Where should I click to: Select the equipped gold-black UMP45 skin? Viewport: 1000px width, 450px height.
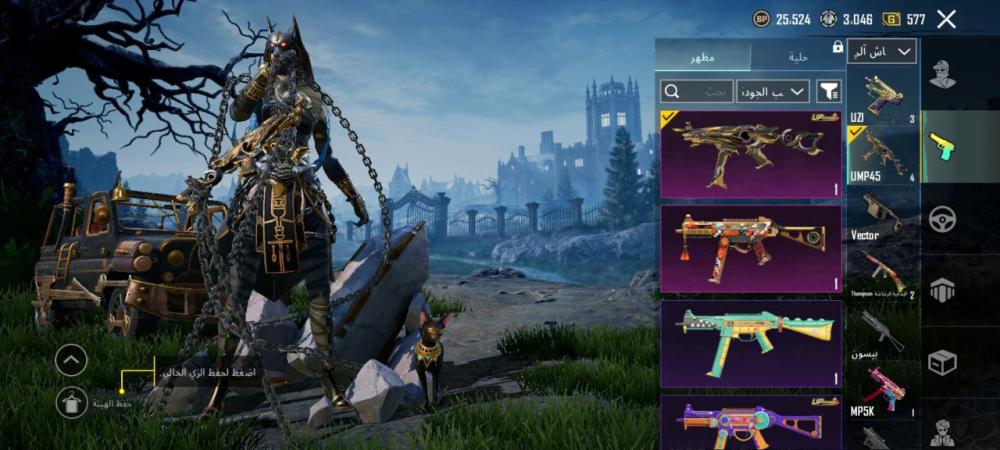[751, 154]
